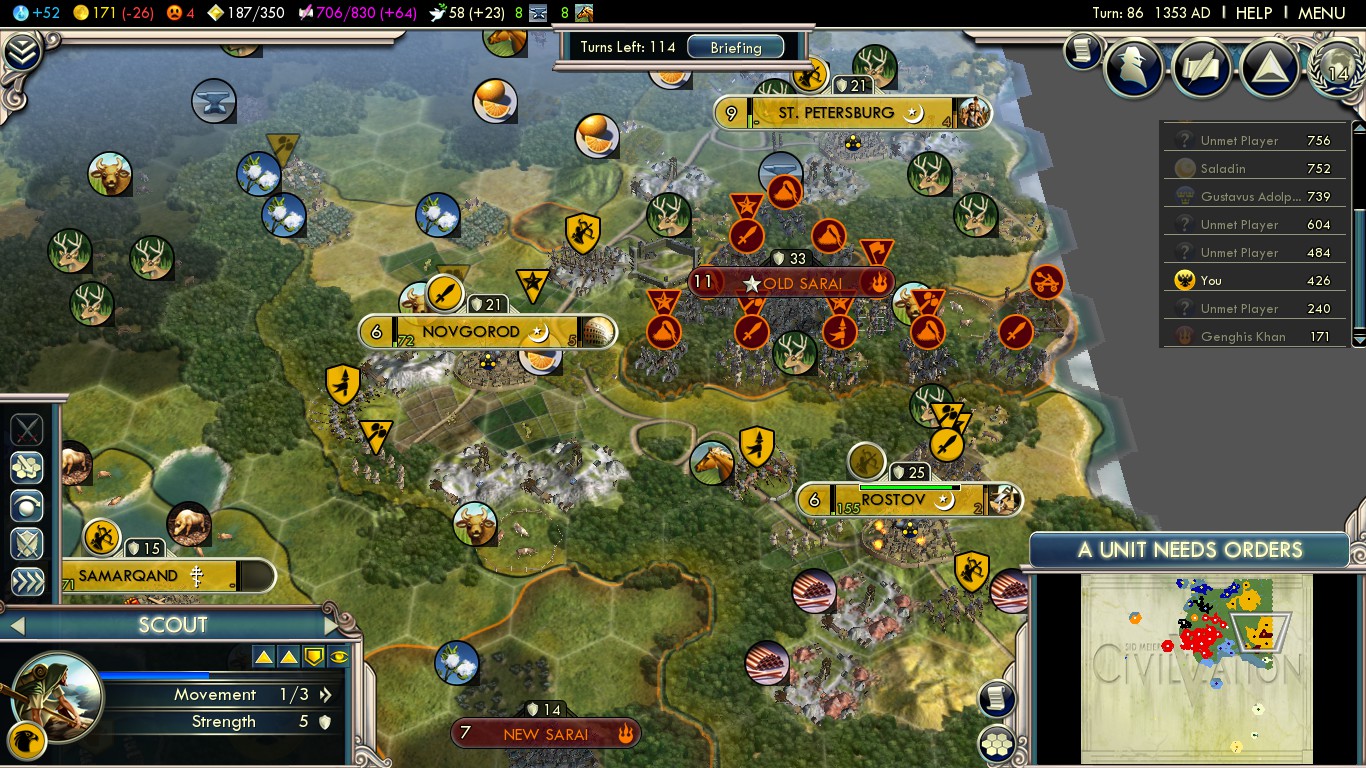Activate the explore hexes command
This screenshot has height=768, width=1366.
(x=27, y=467)
